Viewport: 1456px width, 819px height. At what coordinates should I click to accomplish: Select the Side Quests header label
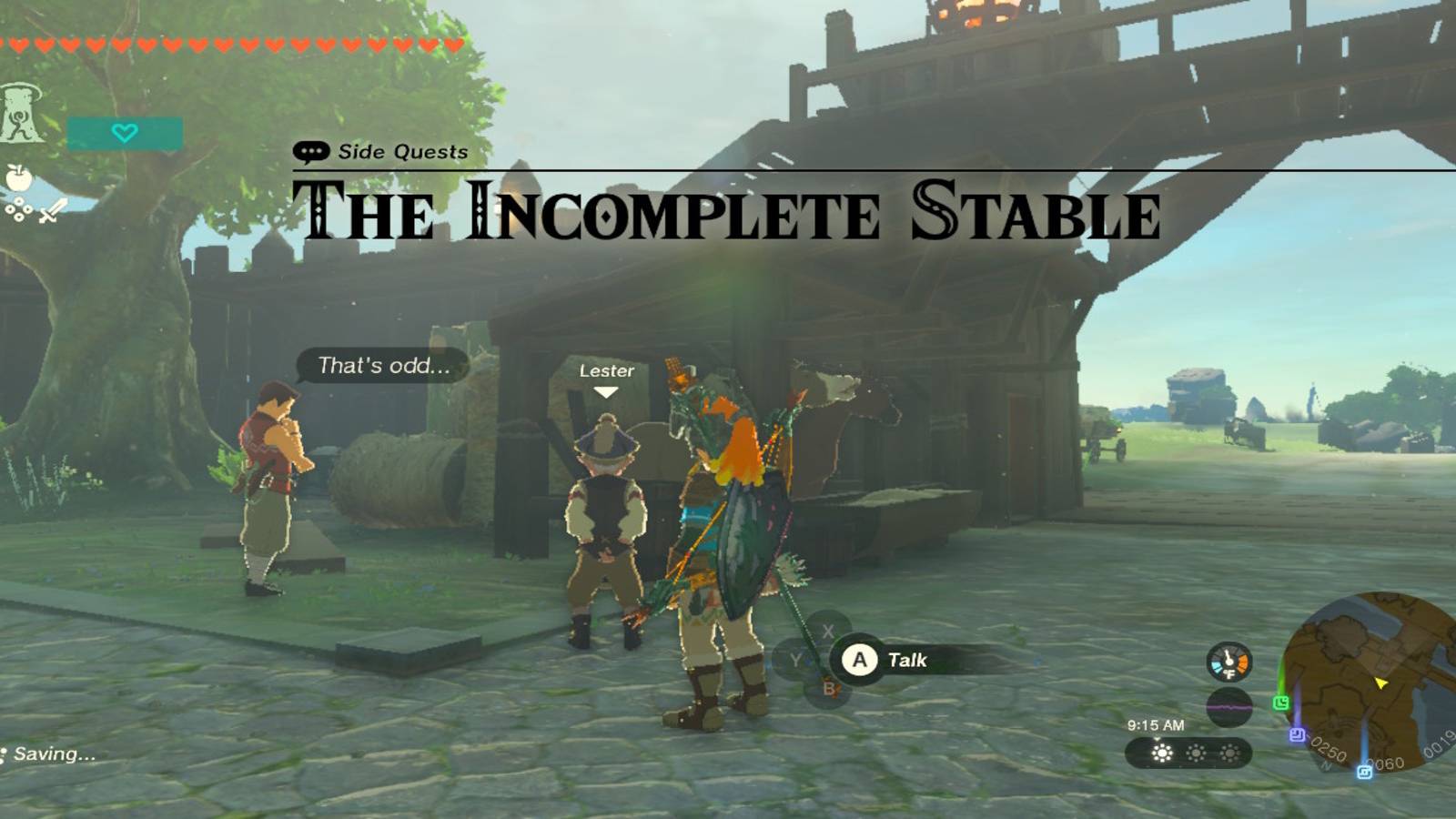(400, 152)
